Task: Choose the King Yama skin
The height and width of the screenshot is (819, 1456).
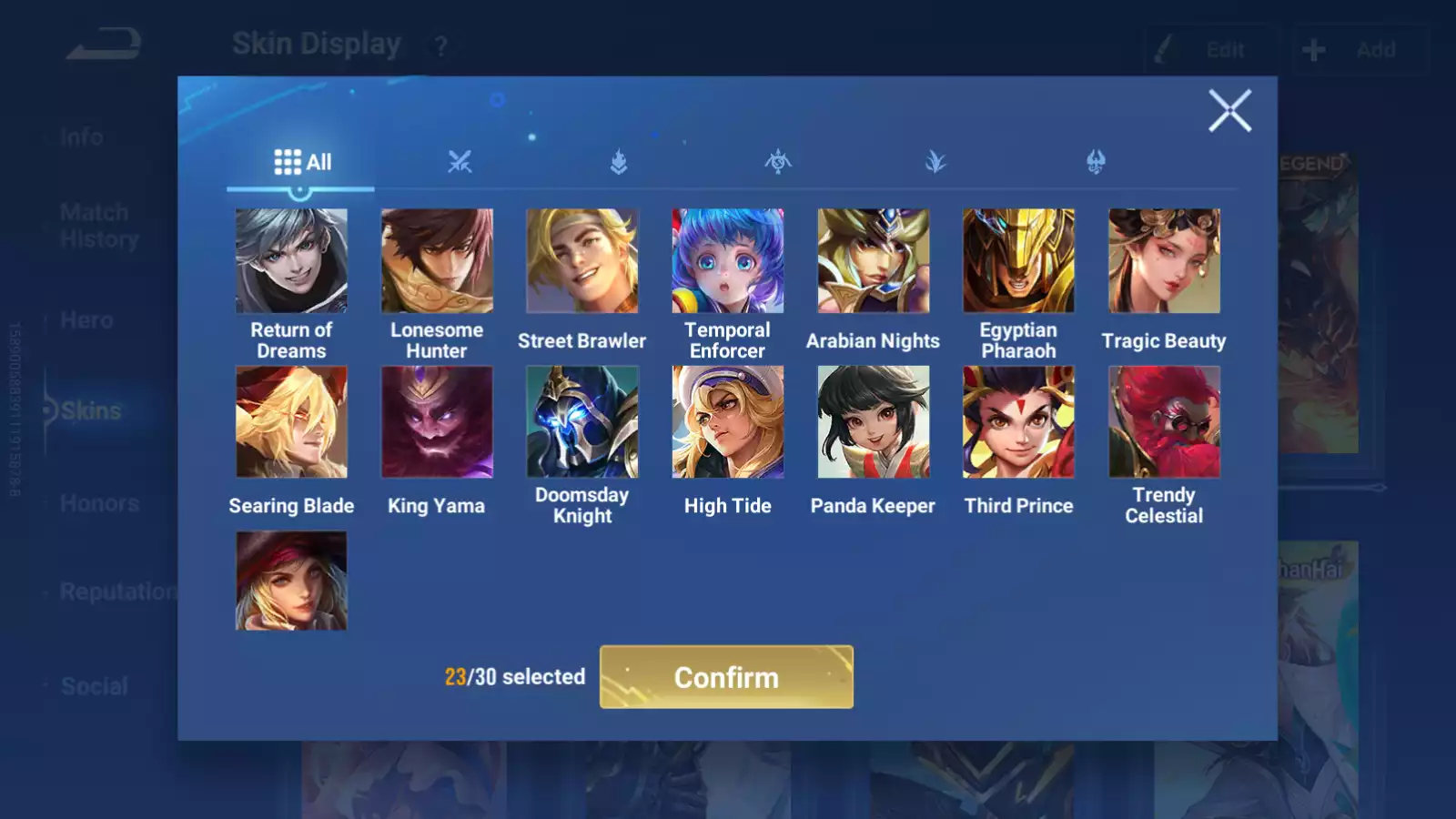Action: [x=437, y=422]
